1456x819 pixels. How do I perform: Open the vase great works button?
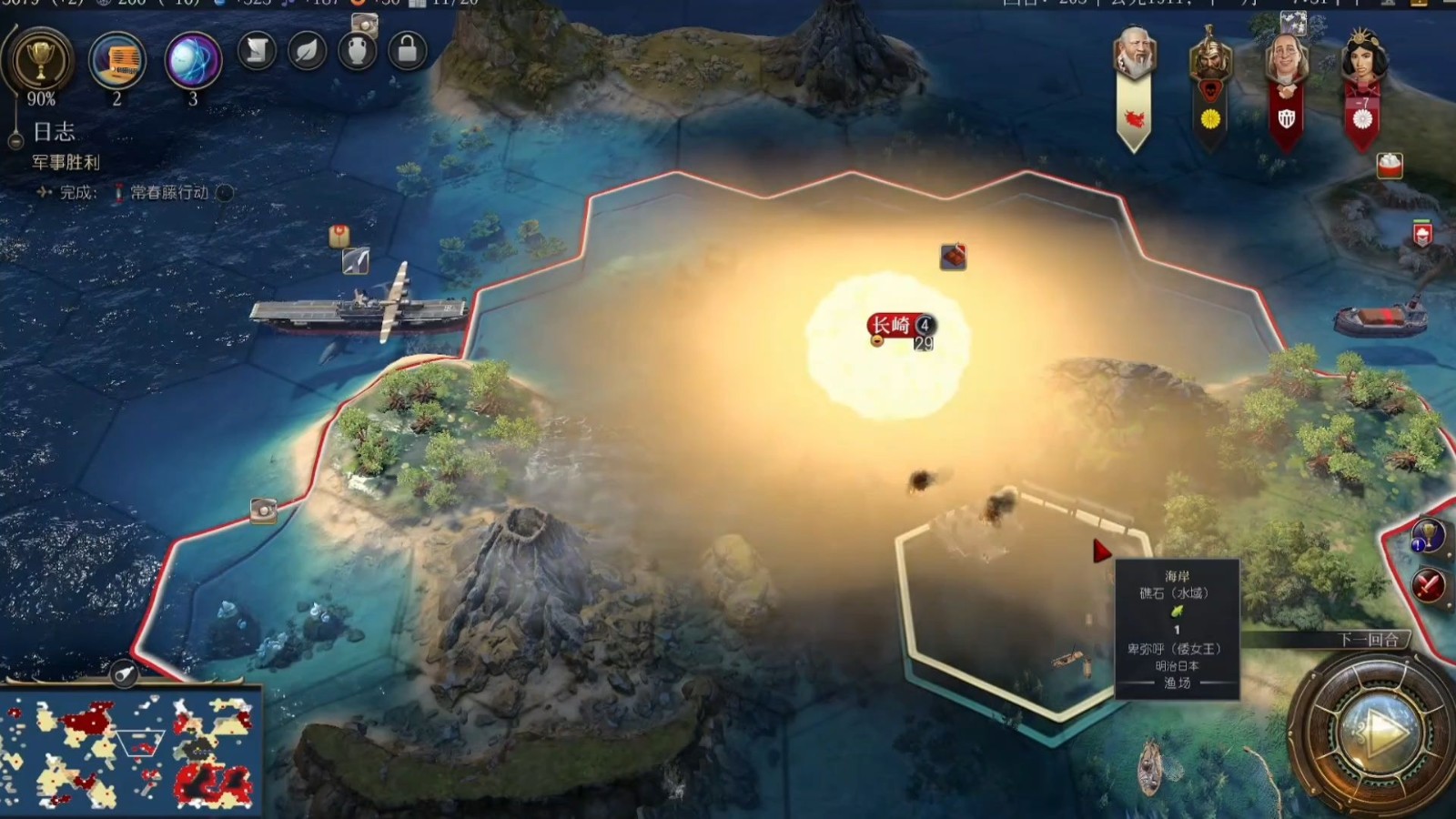point(357,51)
